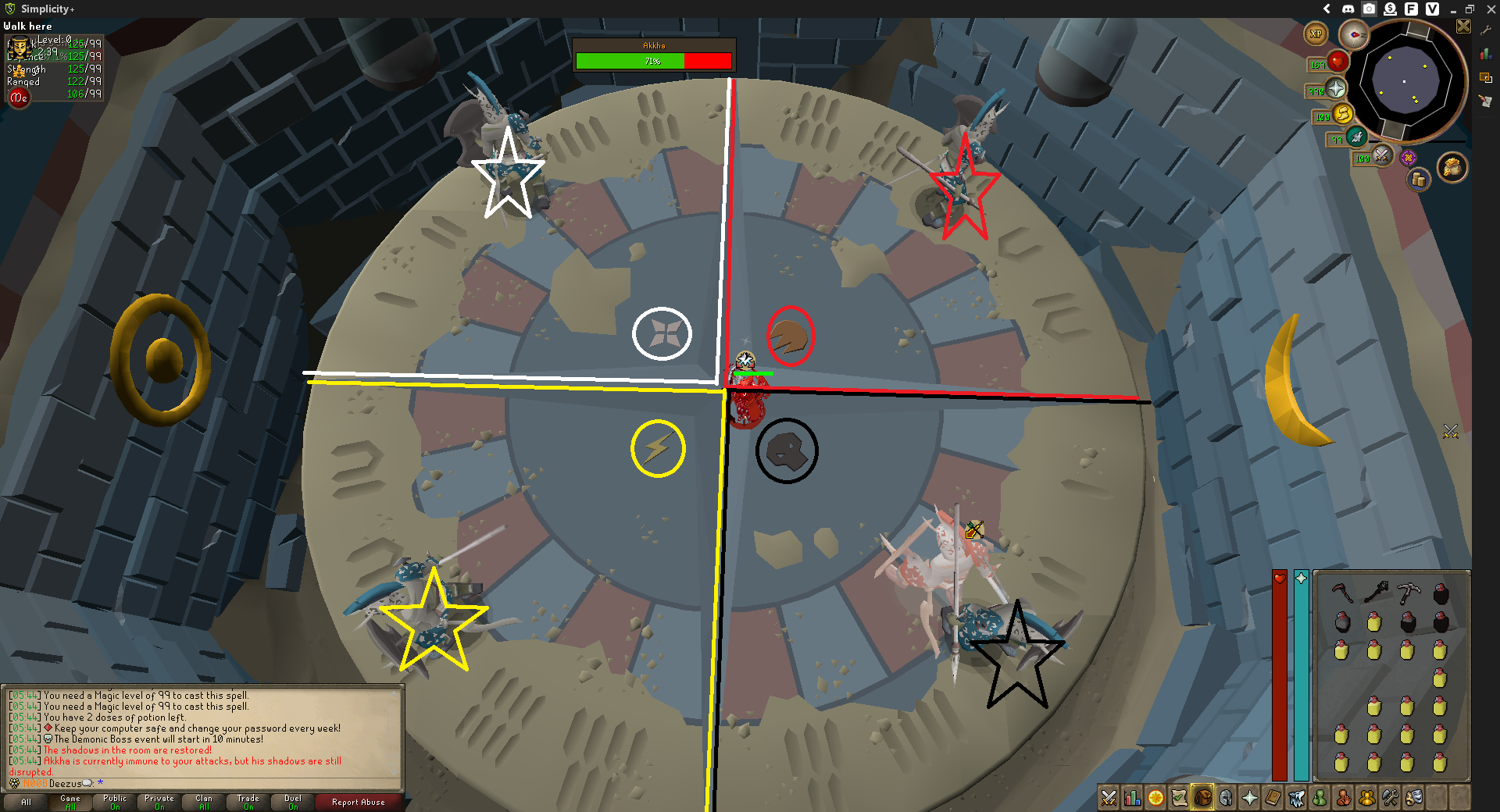Switch to the Game chat tab
The image size is (1500, 812).
tap(70, 802)
